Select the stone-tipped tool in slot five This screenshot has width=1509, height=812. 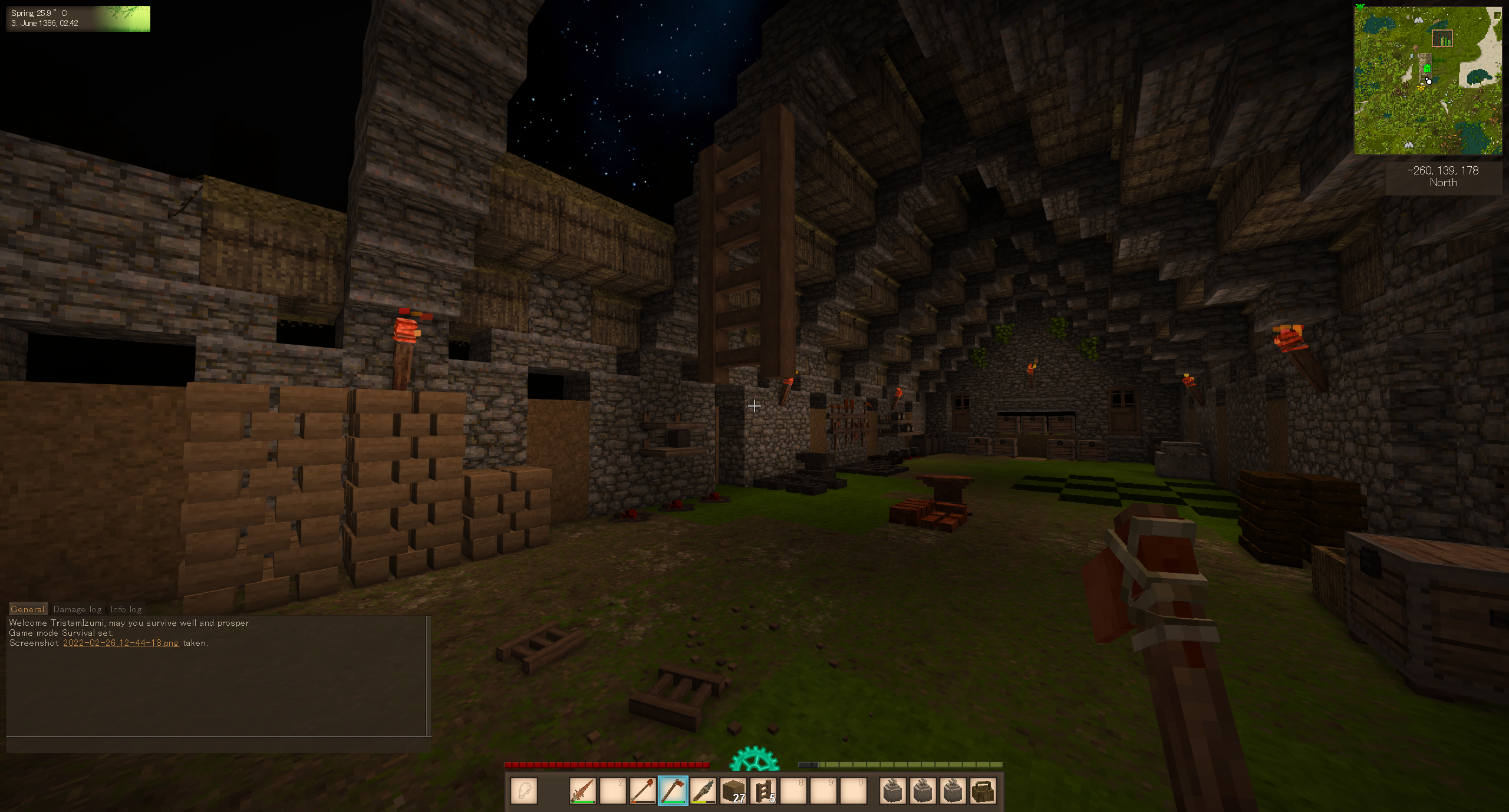703,791
